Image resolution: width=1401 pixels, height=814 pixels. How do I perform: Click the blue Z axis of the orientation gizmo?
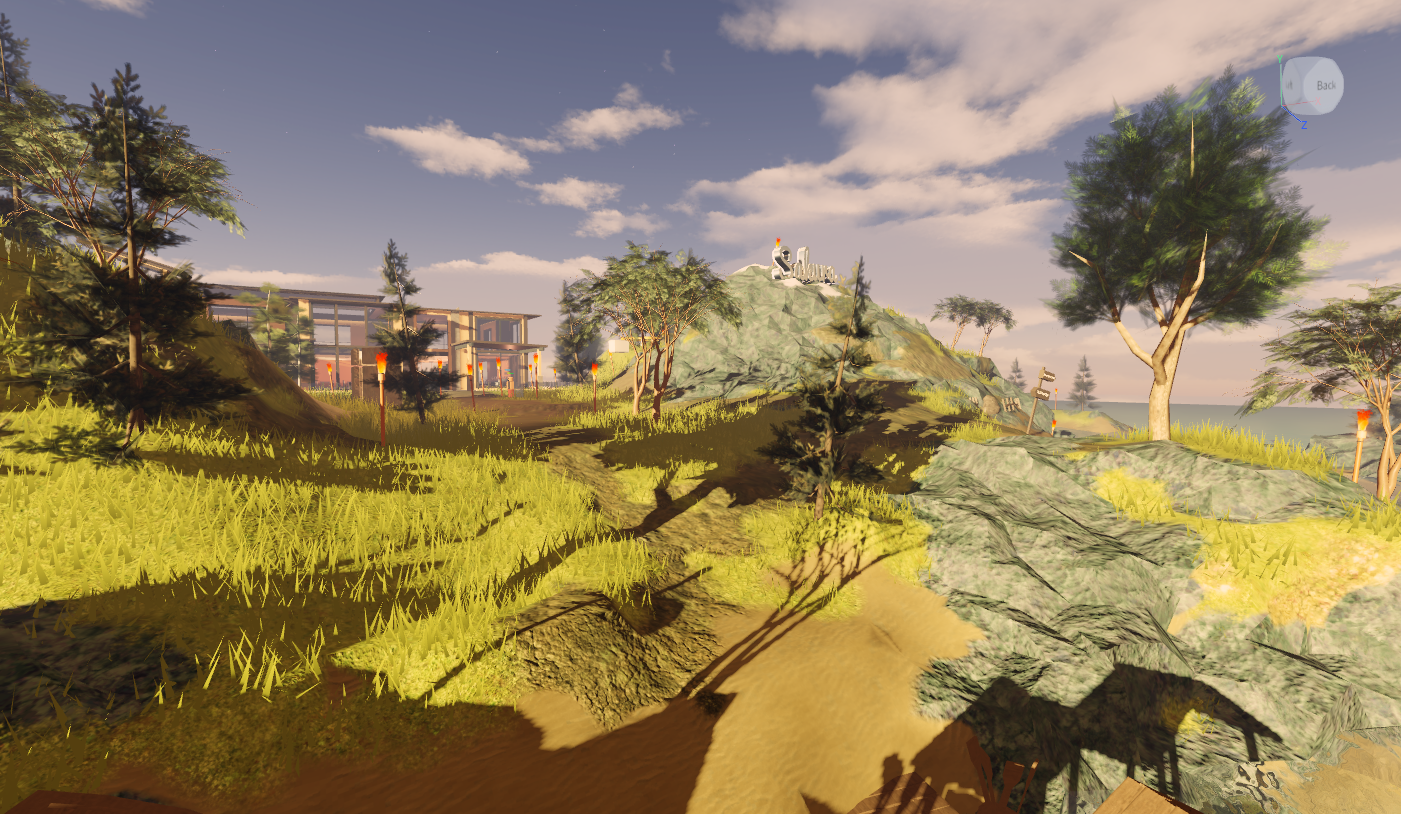point(1304,125)
